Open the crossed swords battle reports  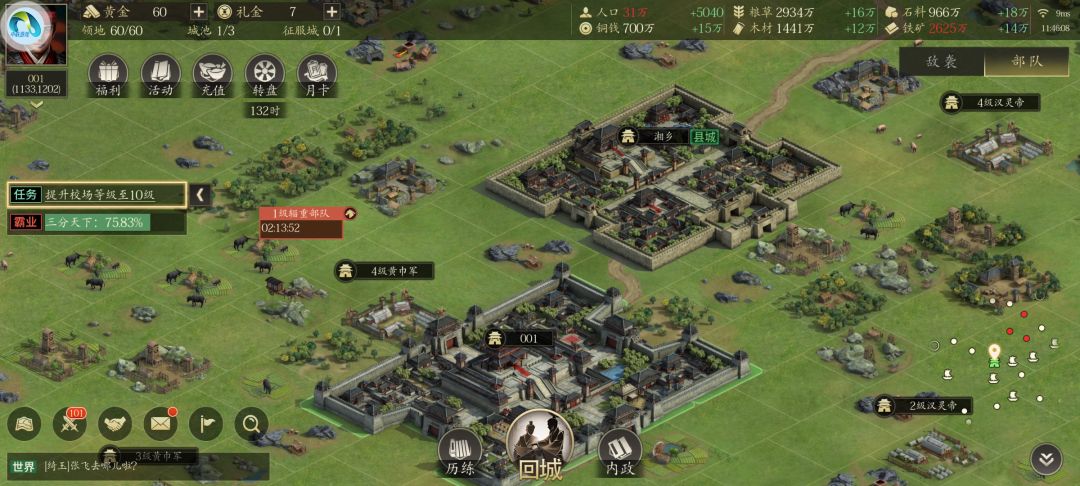click(x=70, y=425)
